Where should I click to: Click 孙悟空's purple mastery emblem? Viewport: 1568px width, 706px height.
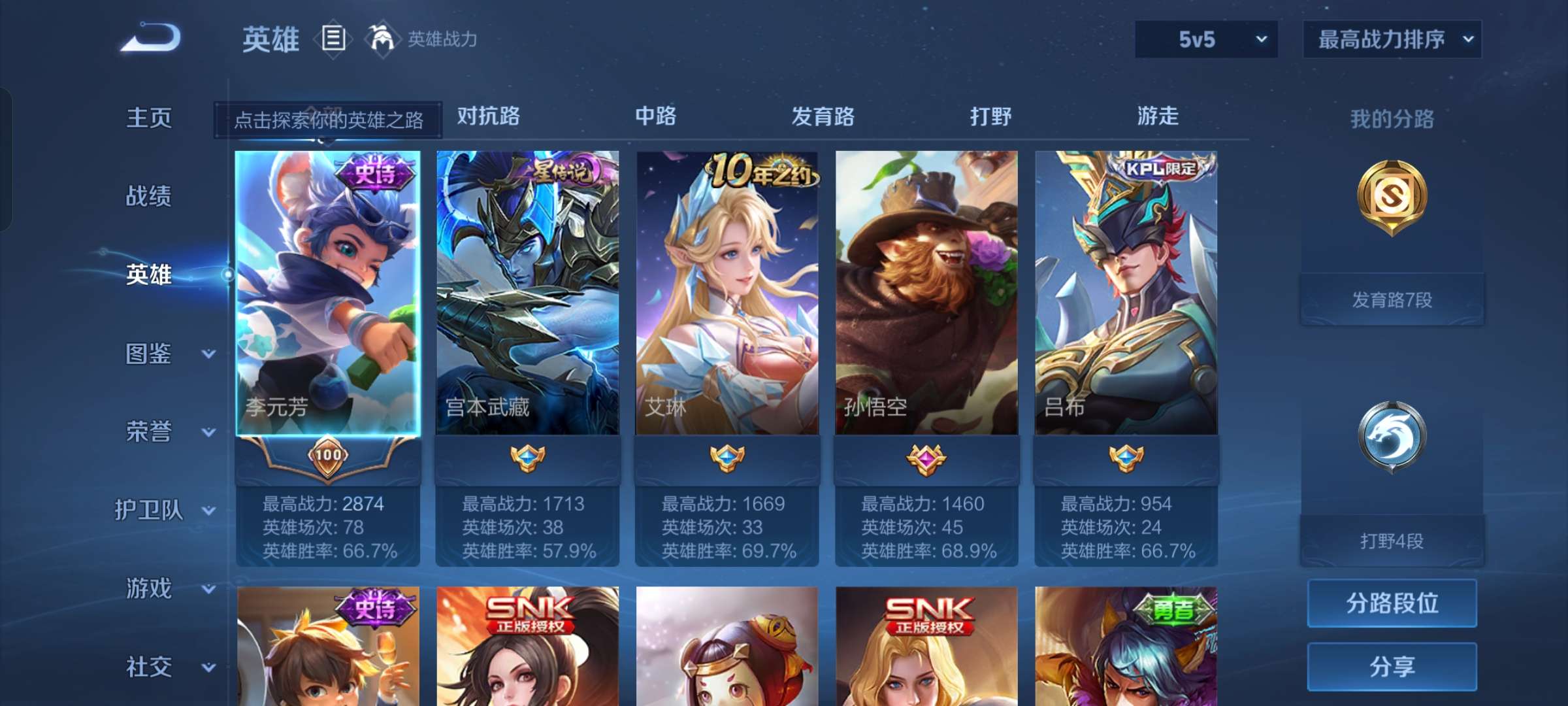click(x=926, y=460)
